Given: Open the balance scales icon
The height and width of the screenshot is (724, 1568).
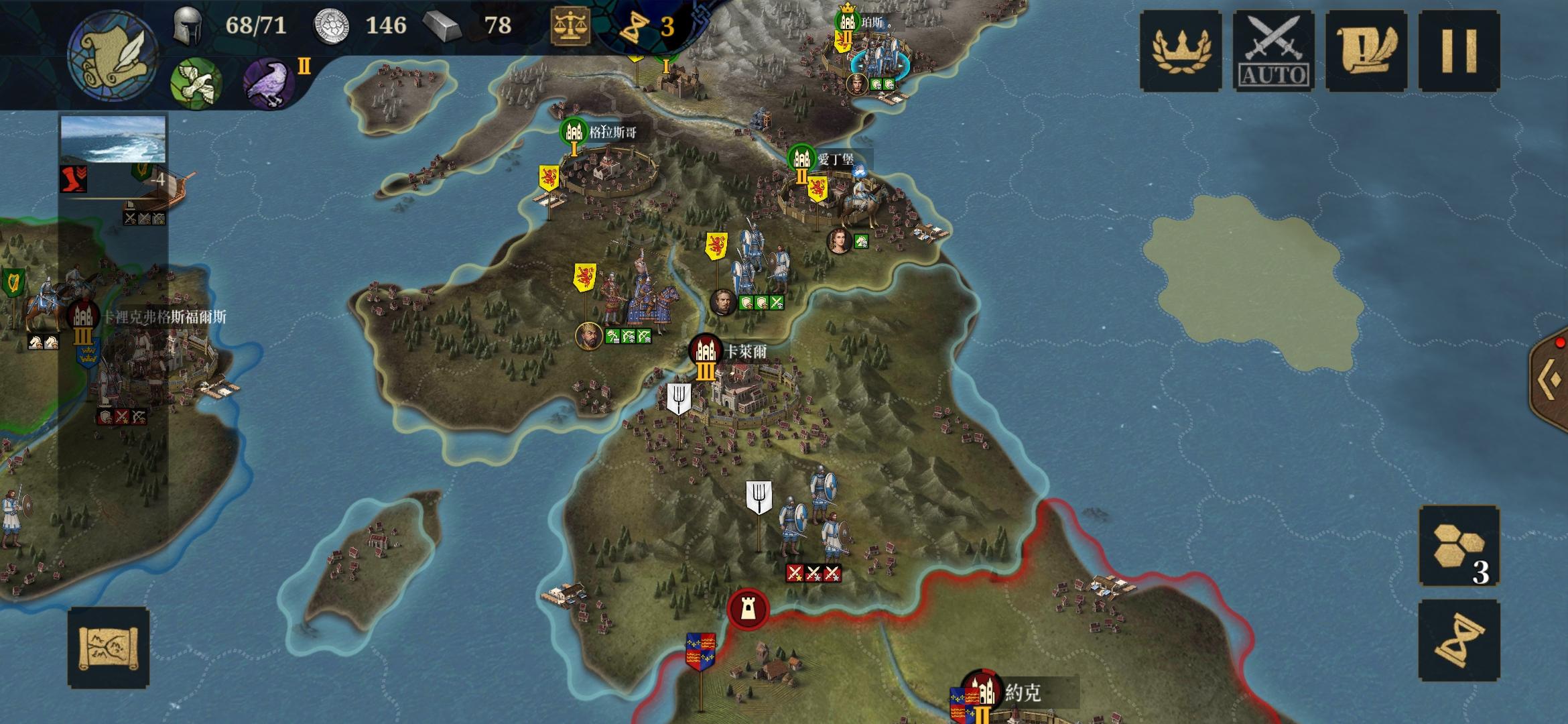Looking at the screenshot, I should tap(570, 27).
